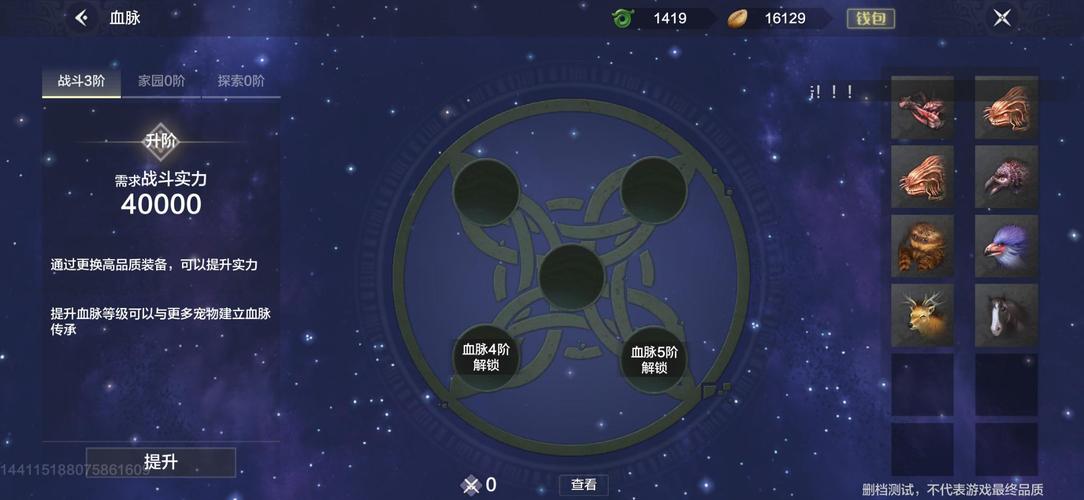
Task: Select the antlered deer pet
Action: [x=922, y=314]
